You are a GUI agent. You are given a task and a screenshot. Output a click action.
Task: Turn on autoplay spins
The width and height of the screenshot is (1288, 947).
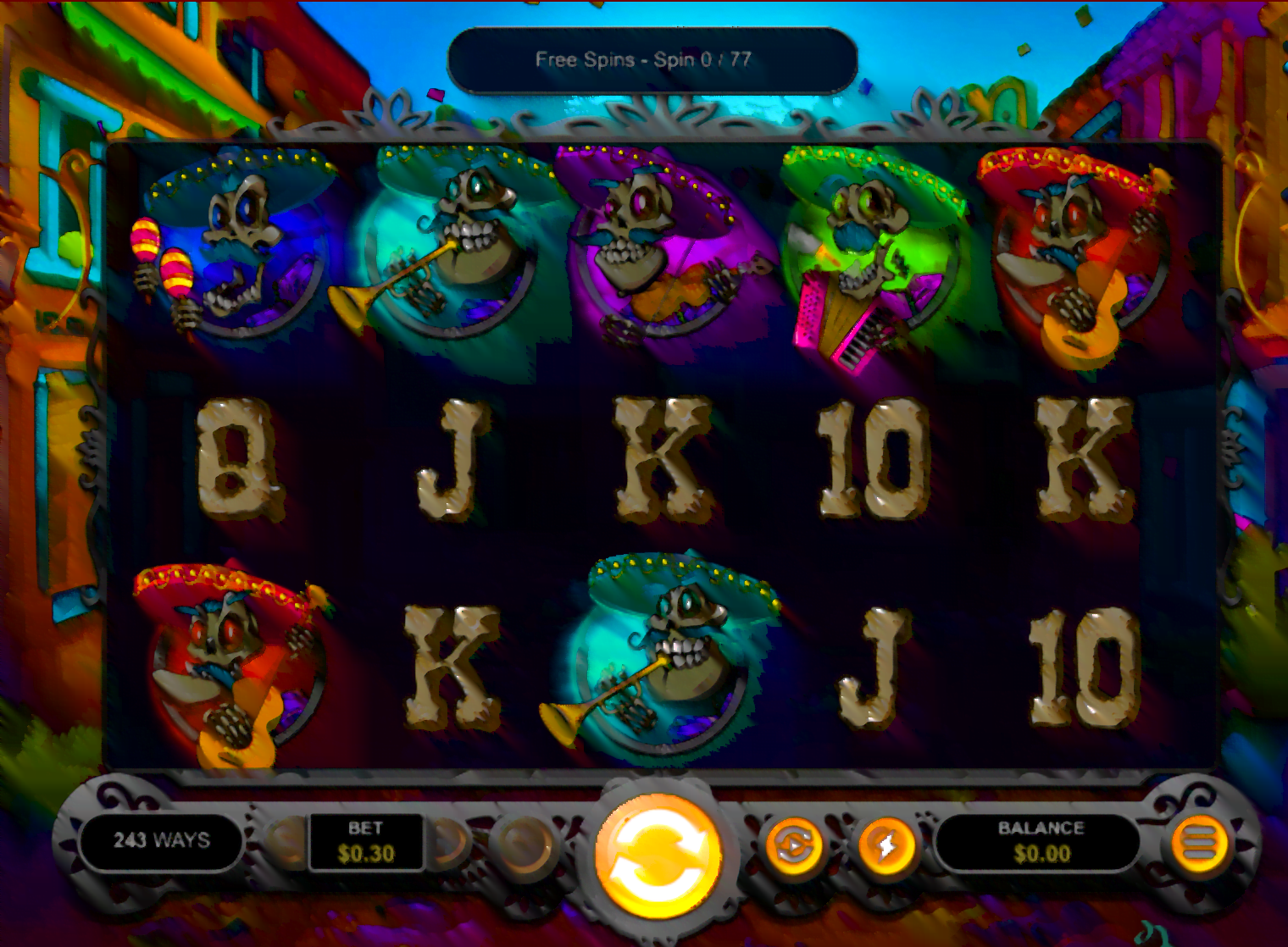[x=794, y=845]
